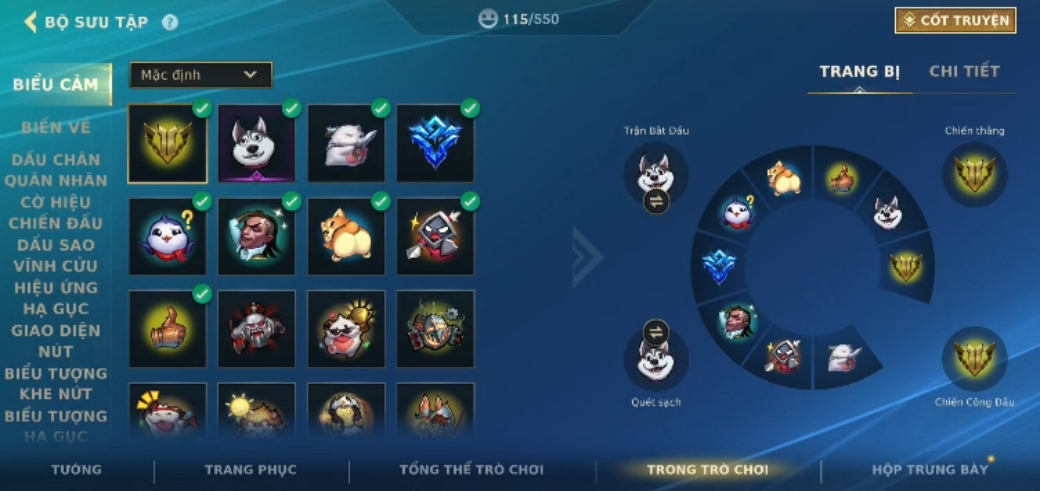Viewport: 1040px width, 491px height.
Task: Open the Cốt Truyện button
Action: (955, 20)
